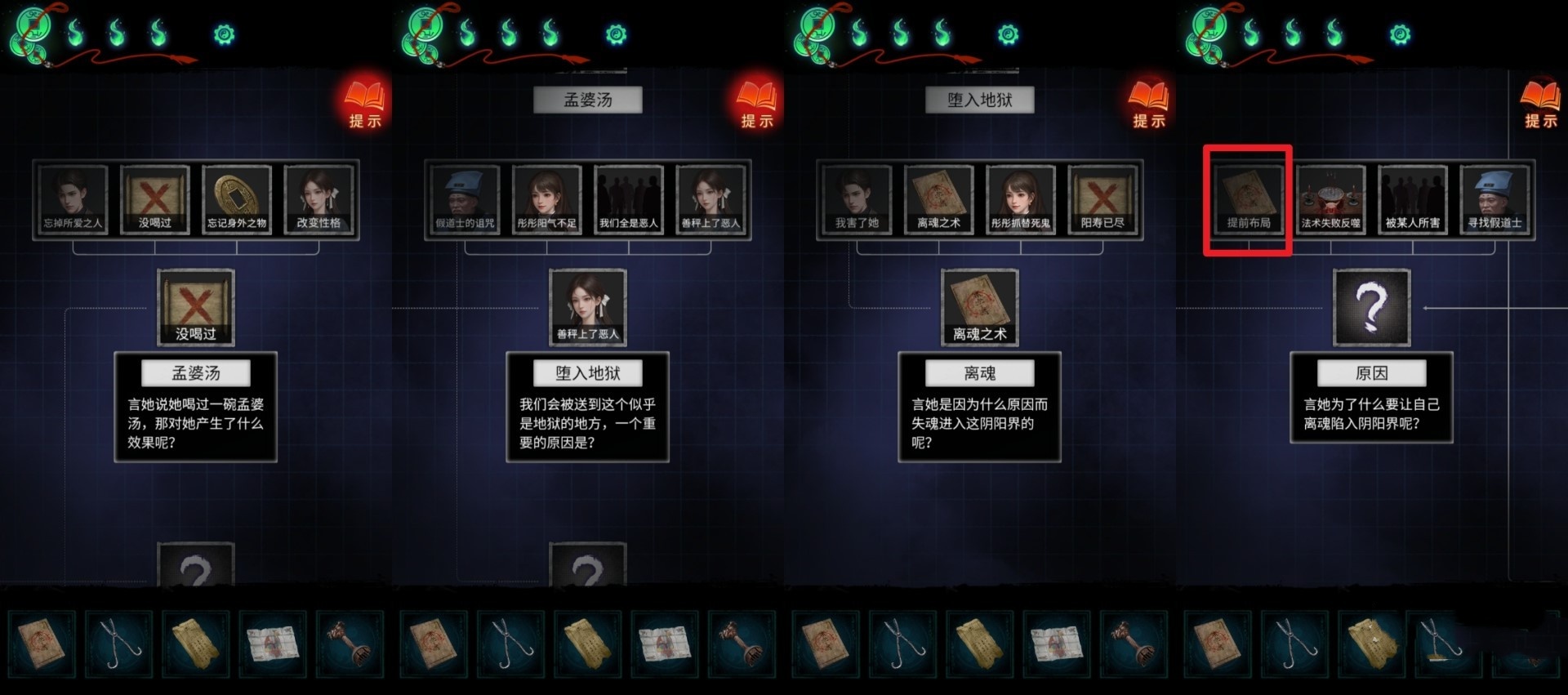Switch to the 堕入地狱 puzzle title tab
Screen dimensions: 1568x695
[x=979, y=99]
